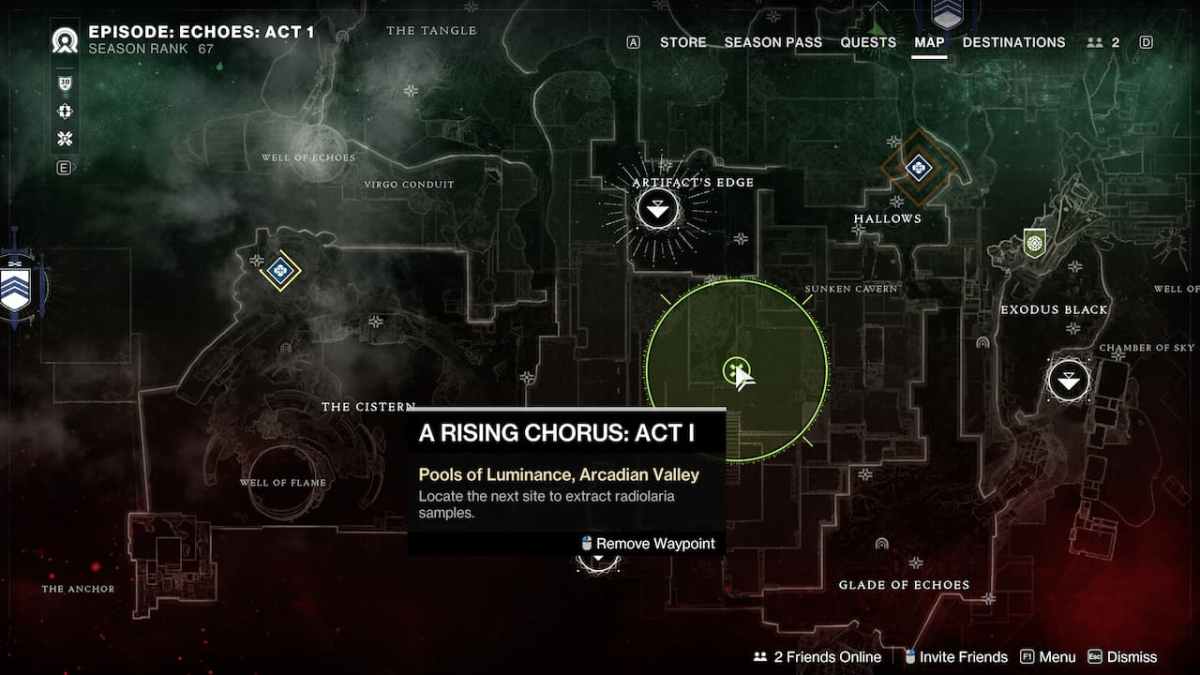This screenshot has height=675, width=1200.
Task: Switch to the Season Pass tab
Action: (x=773, y=42)
